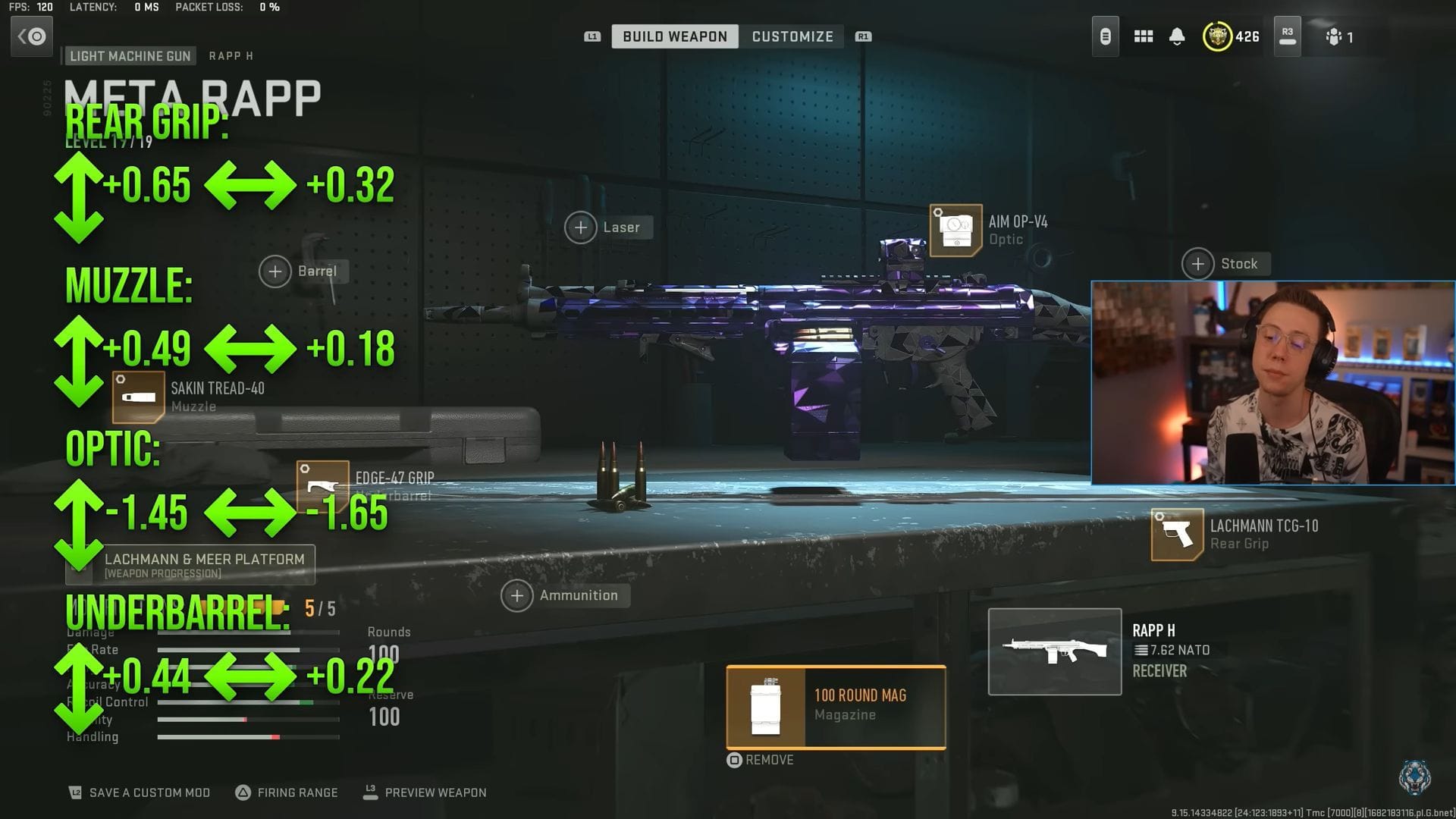
Task: Add a Stock attachment
Action: [x=1197, y=264]
